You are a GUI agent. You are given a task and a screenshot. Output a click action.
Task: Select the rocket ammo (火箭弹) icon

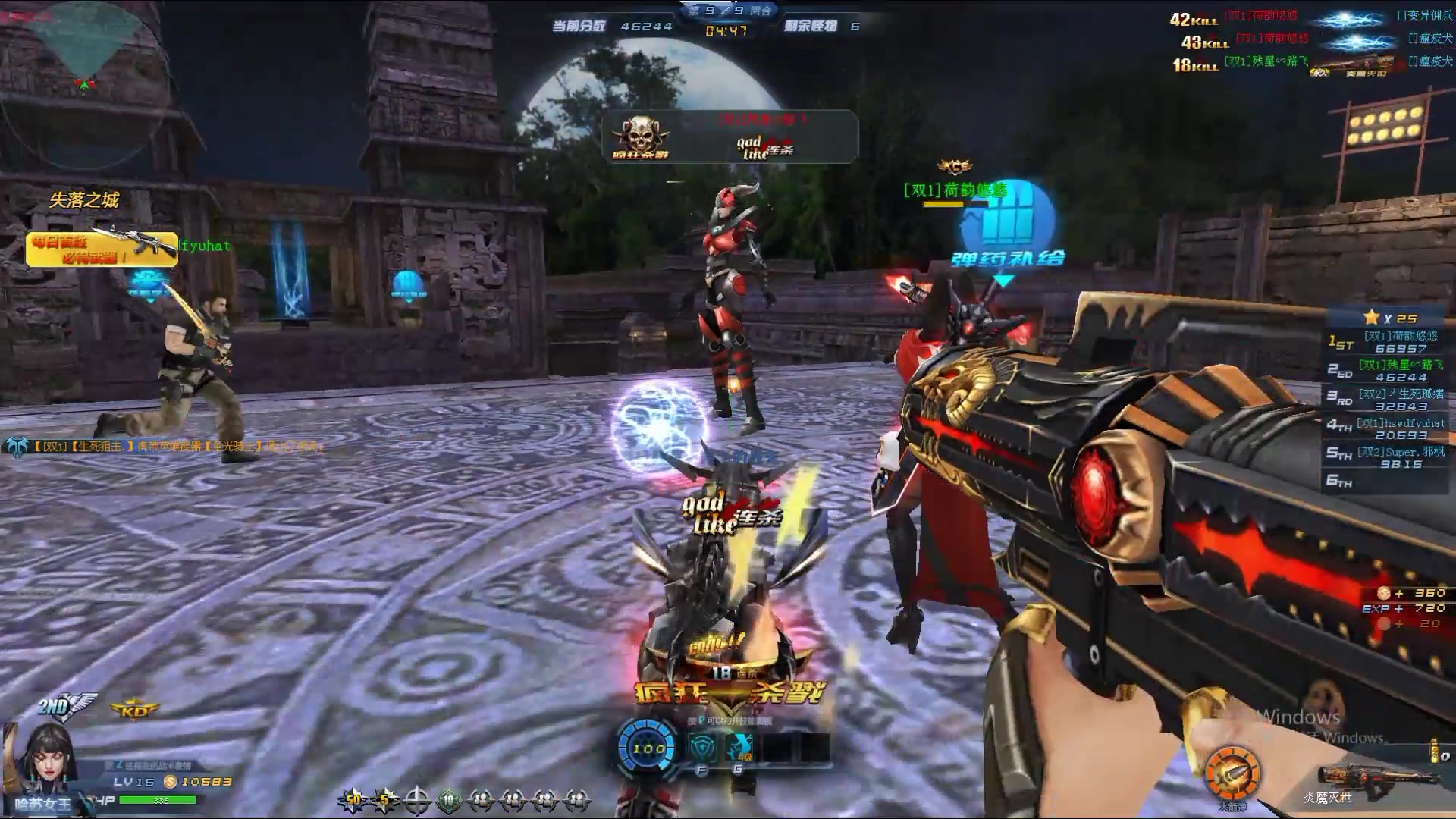tap(1233, 773)
